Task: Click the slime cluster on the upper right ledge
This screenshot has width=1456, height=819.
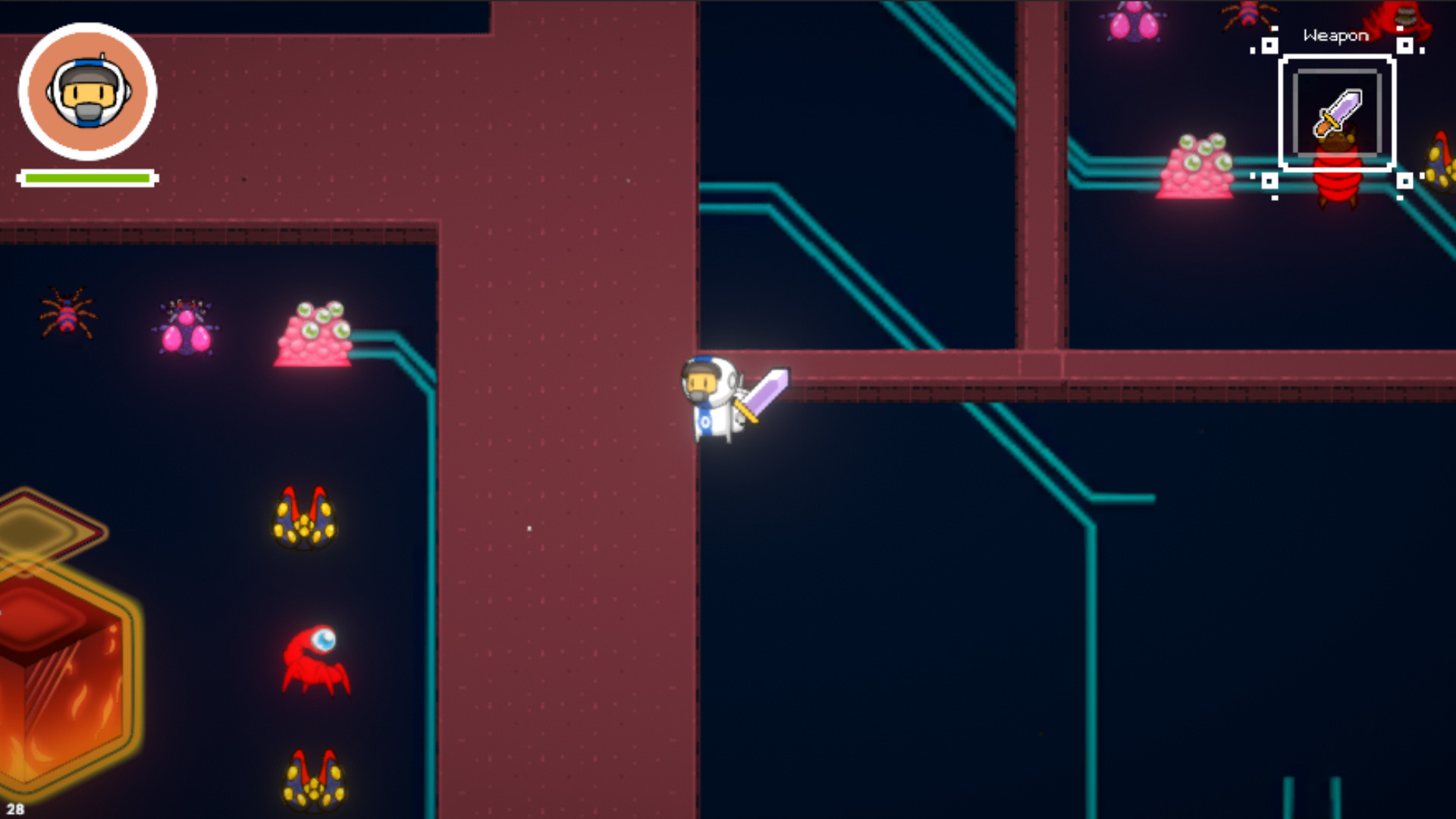Action: click(1196, 165)
